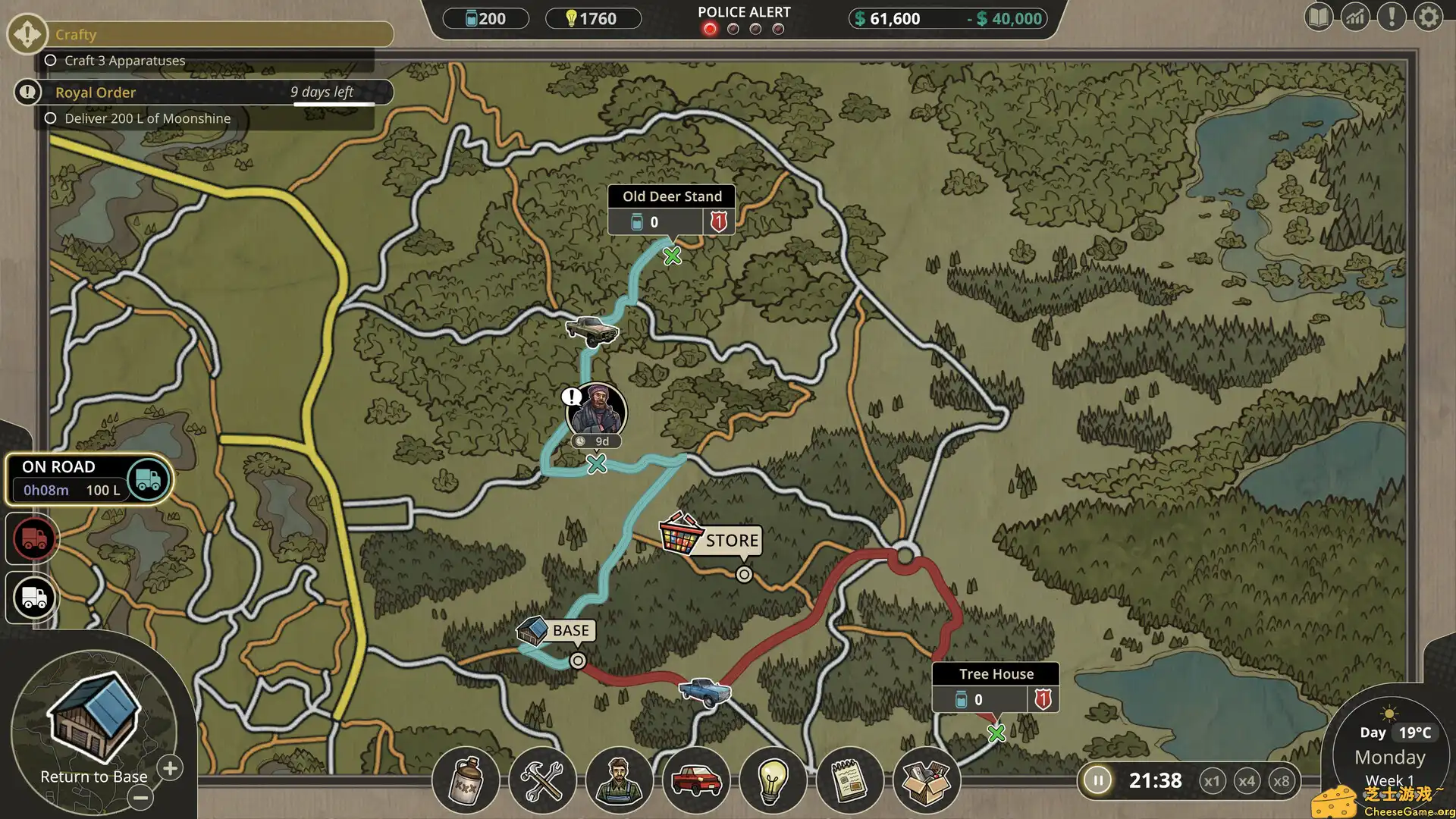This screenshot has height=819, width=1456.
Task: Set game speed to x4
Action: pos(1247,781)
